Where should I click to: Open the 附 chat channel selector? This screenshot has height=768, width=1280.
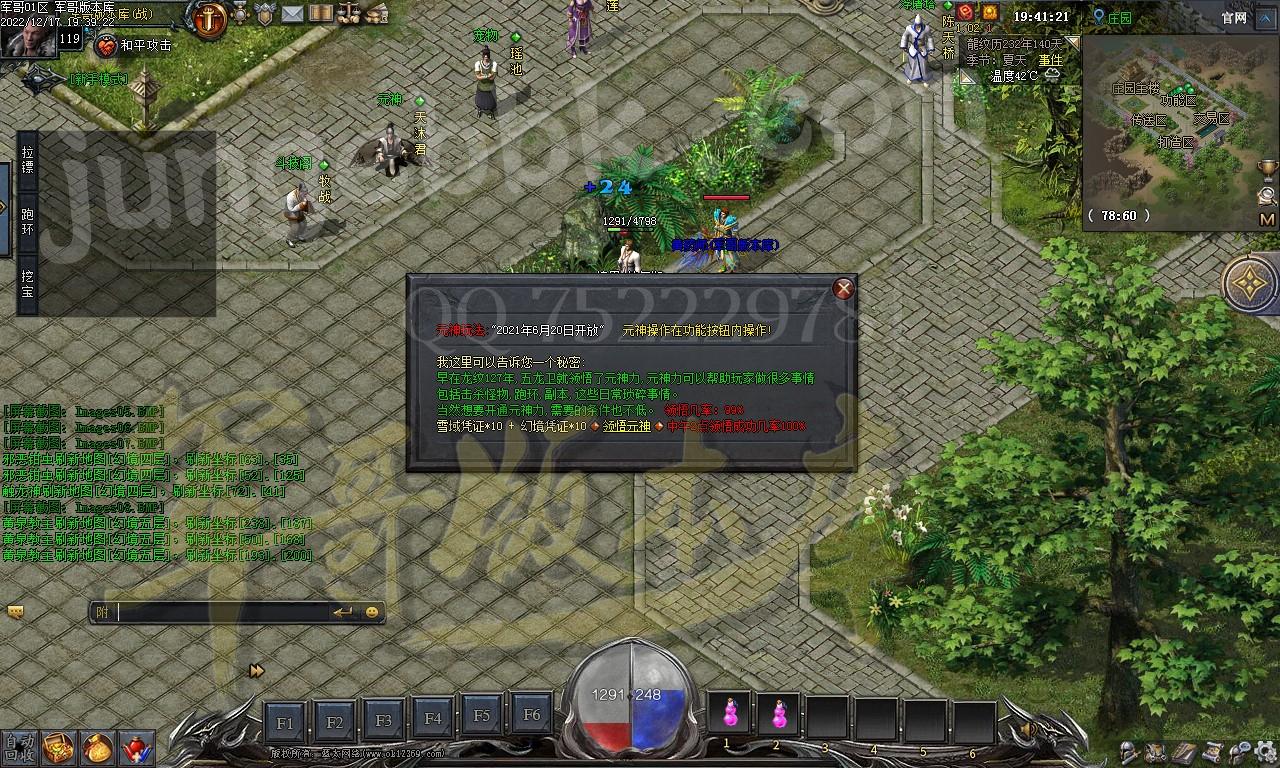coord(100,611)
